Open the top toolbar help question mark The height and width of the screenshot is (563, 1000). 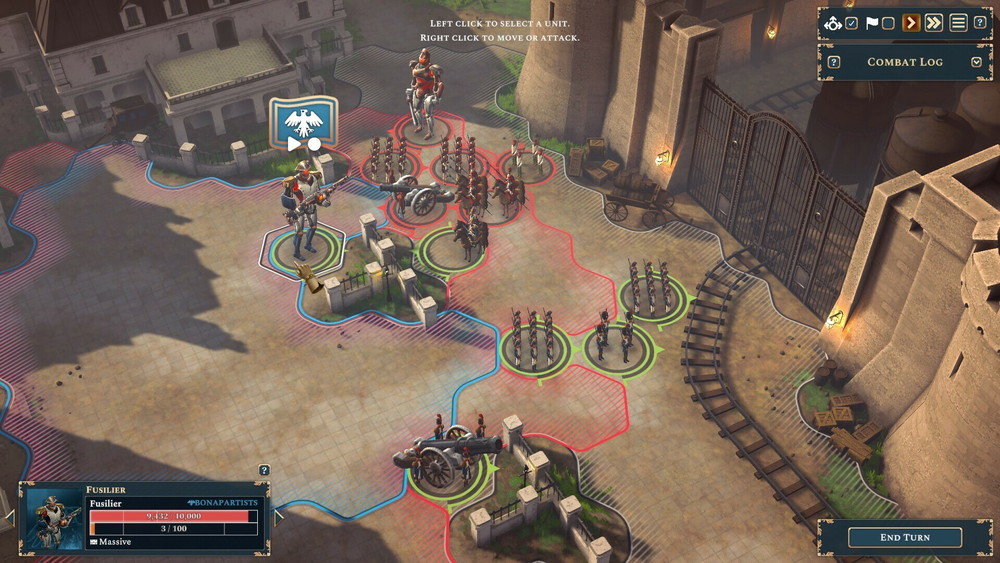pyautogui.click(x=980, y=23)
